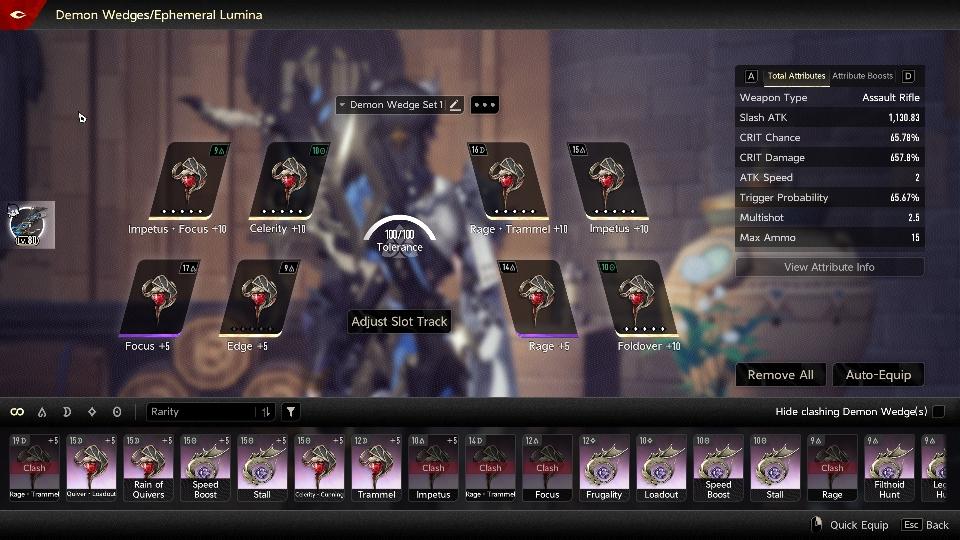The image size is (960, 540).
Task: Auto-Equip the Demon Wedges
Action: [x=878, y=375]
